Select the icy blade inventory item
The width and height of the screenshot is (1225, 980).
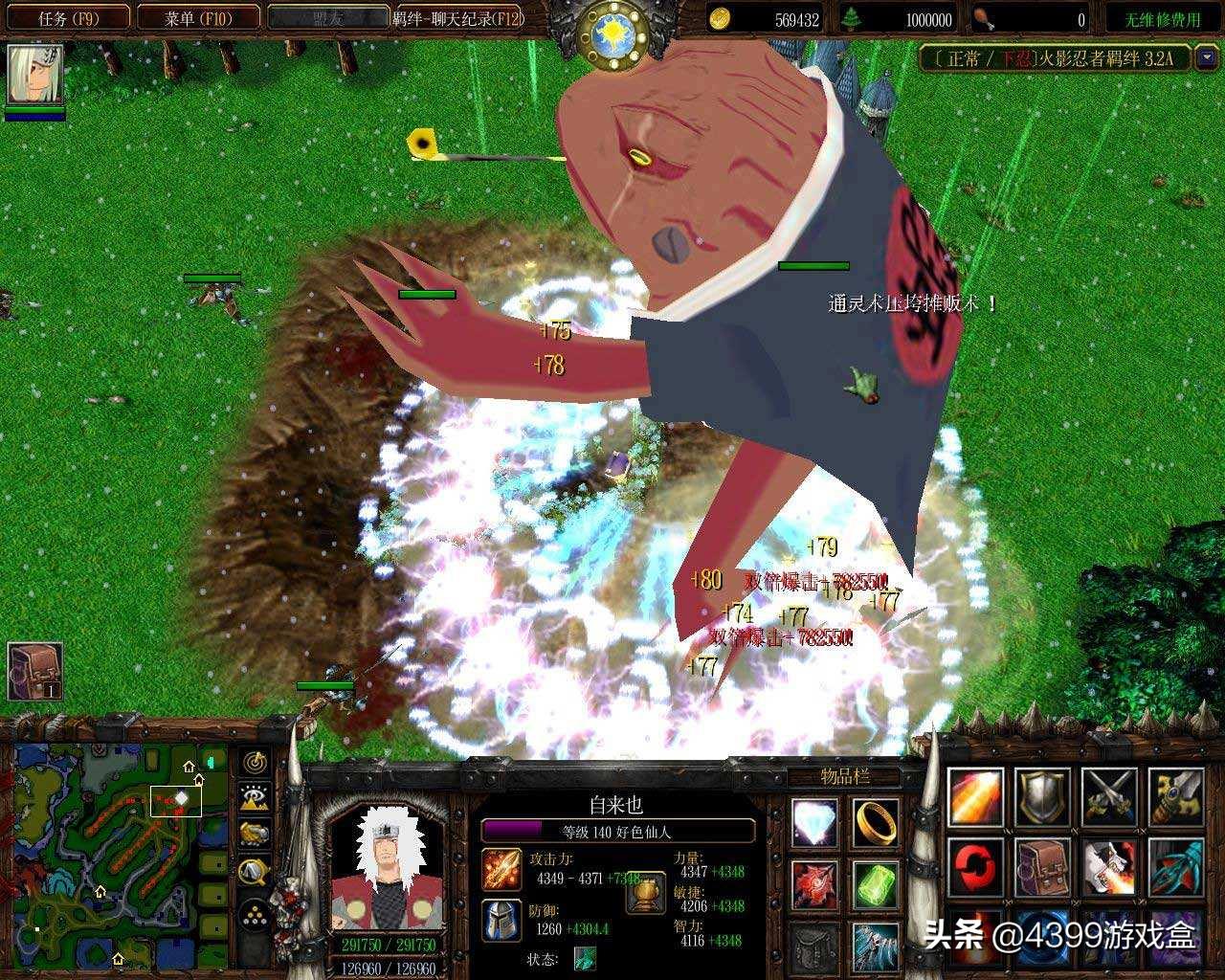[876, 945]
